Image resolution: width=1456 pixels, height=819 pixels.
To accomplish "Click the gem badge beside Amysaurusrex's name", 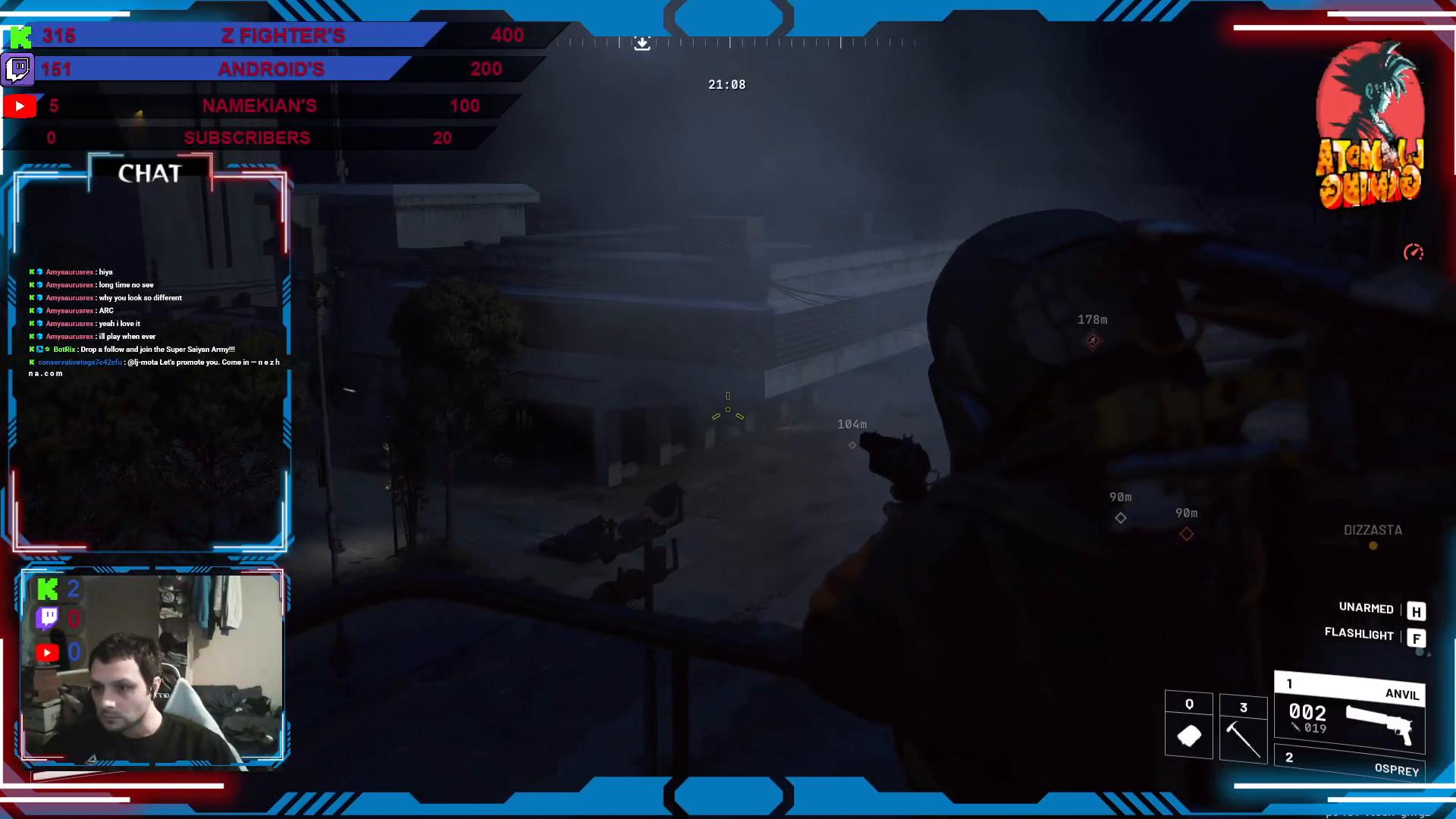I will [x=39, y=271].
